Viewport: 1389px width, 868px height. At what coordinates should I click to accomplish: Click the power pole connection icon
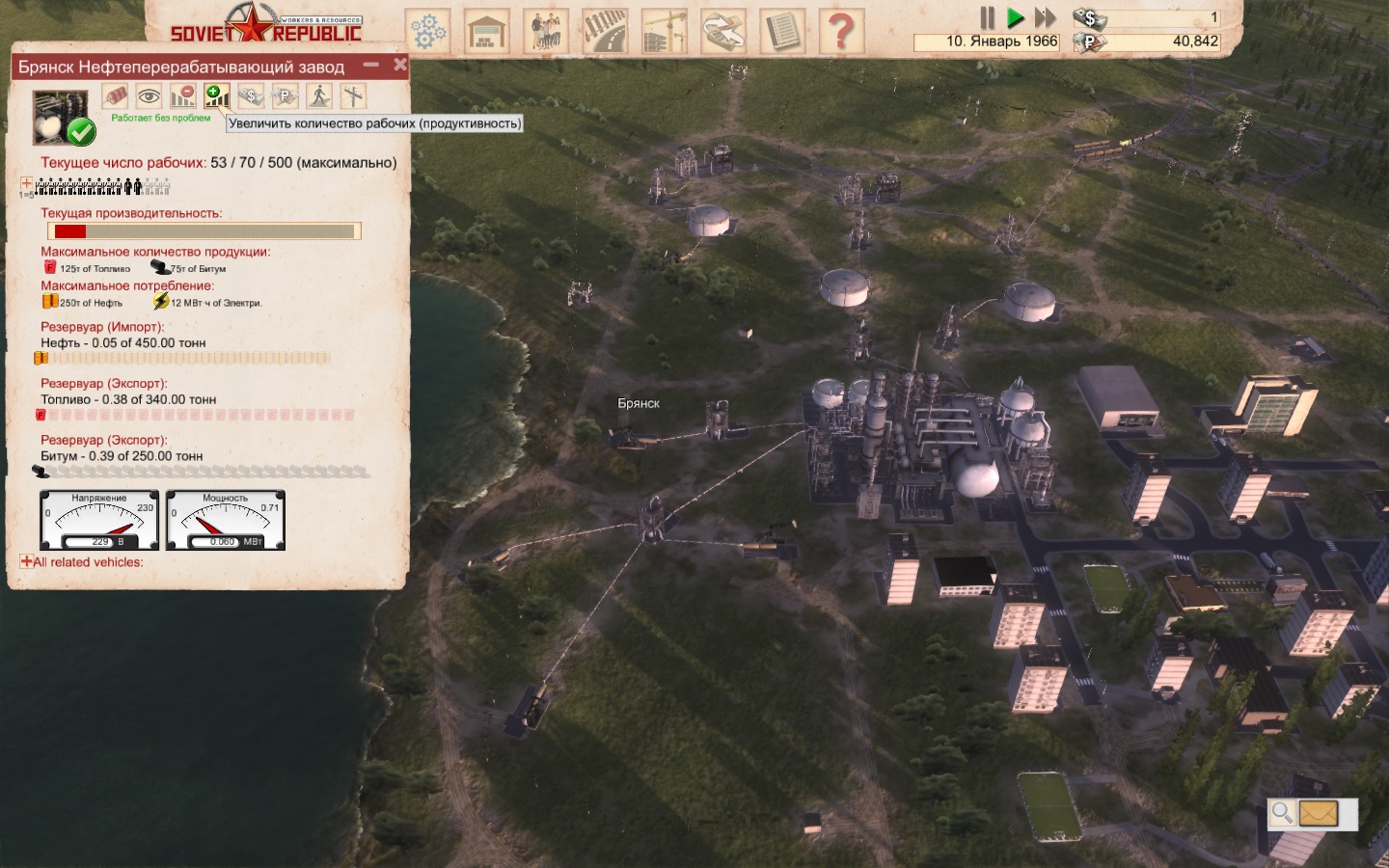pyautogui.click(x=353, y=96)
